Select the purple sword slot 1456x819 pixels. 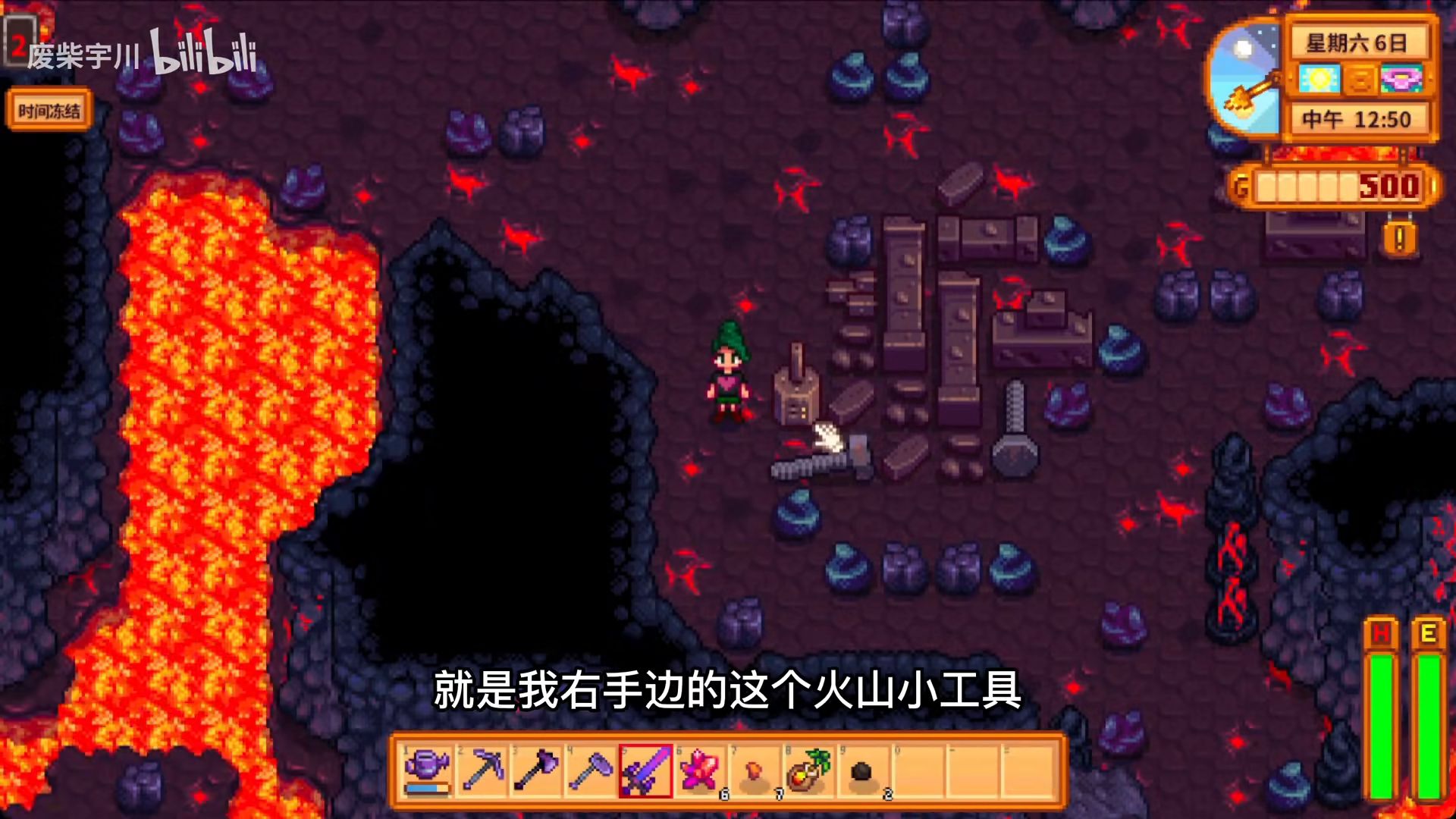coord(645,770)
